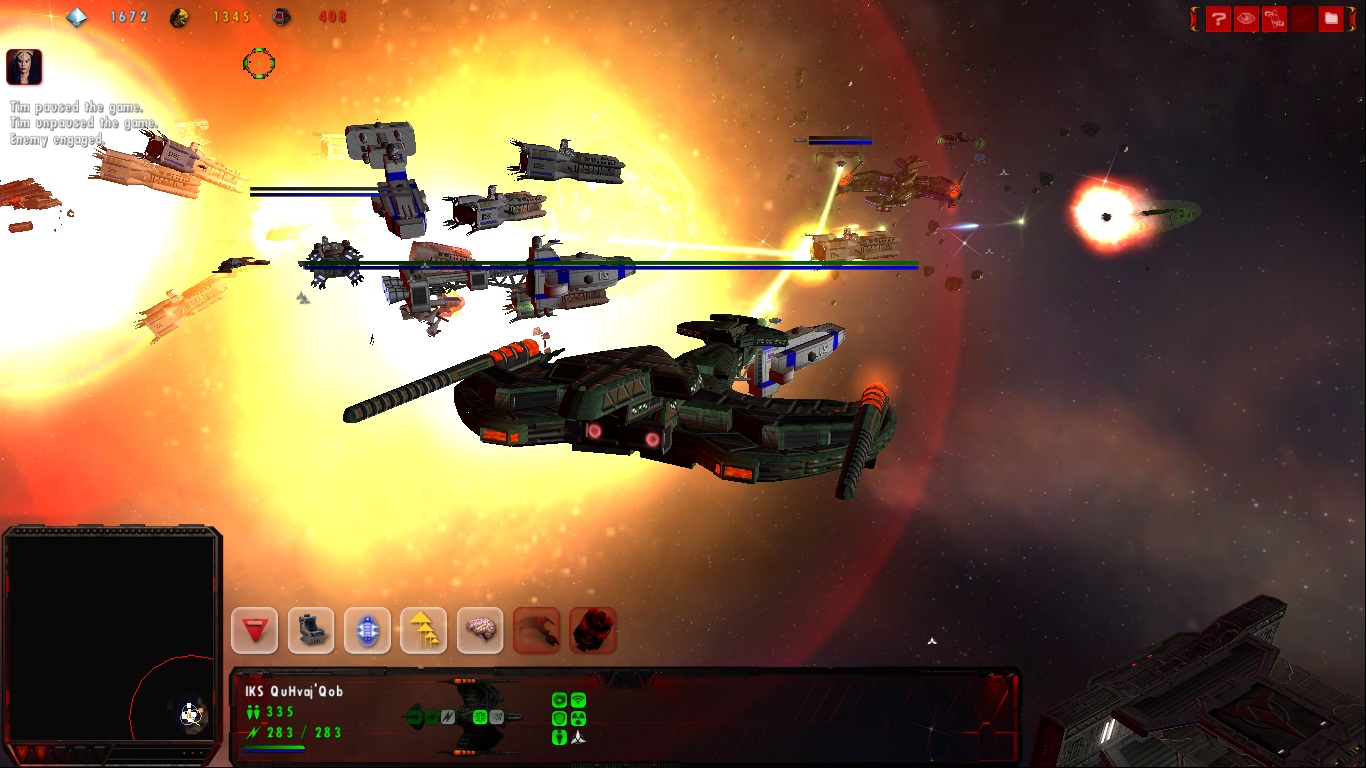Screen dimensions: 1366x768
Task: Select the dark red bird-of-prey ability icon
Action: click(x=537, y=631)
